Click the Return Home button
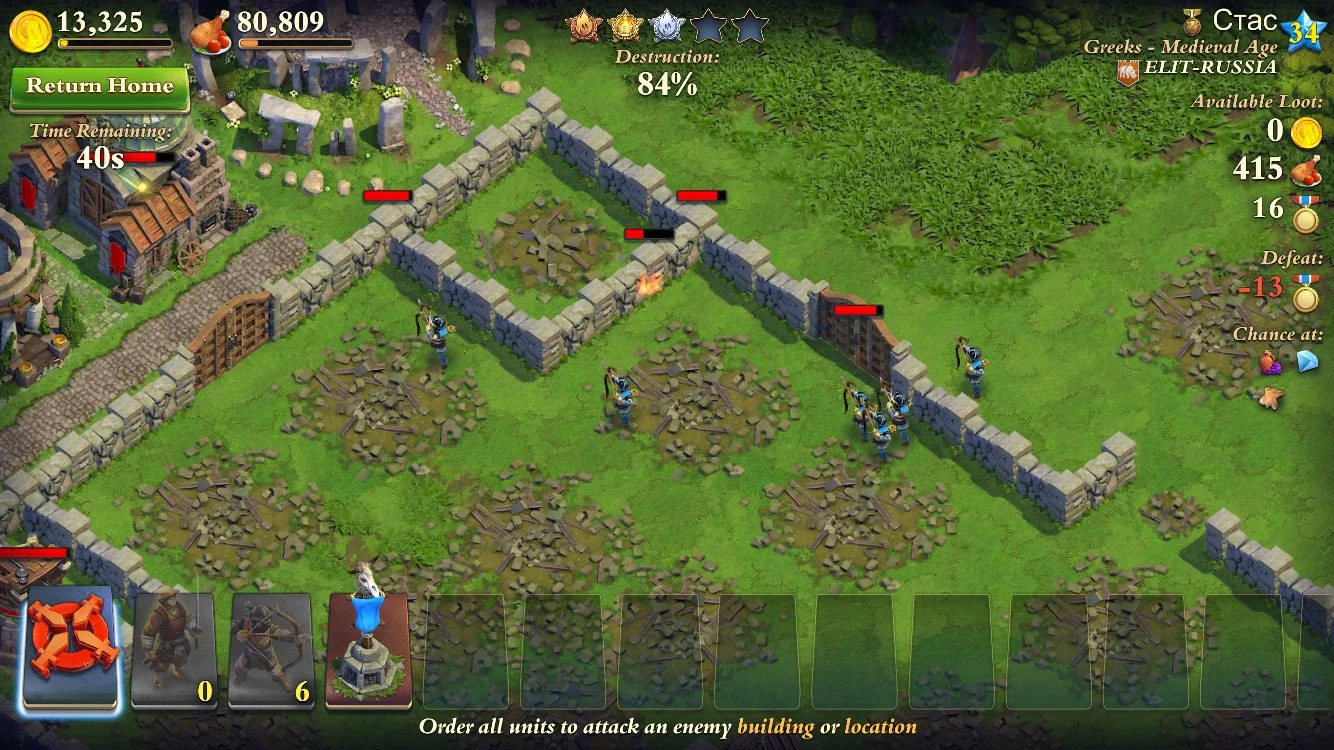The width and height of the screenshot is (1334, 750). pos(99,87)
